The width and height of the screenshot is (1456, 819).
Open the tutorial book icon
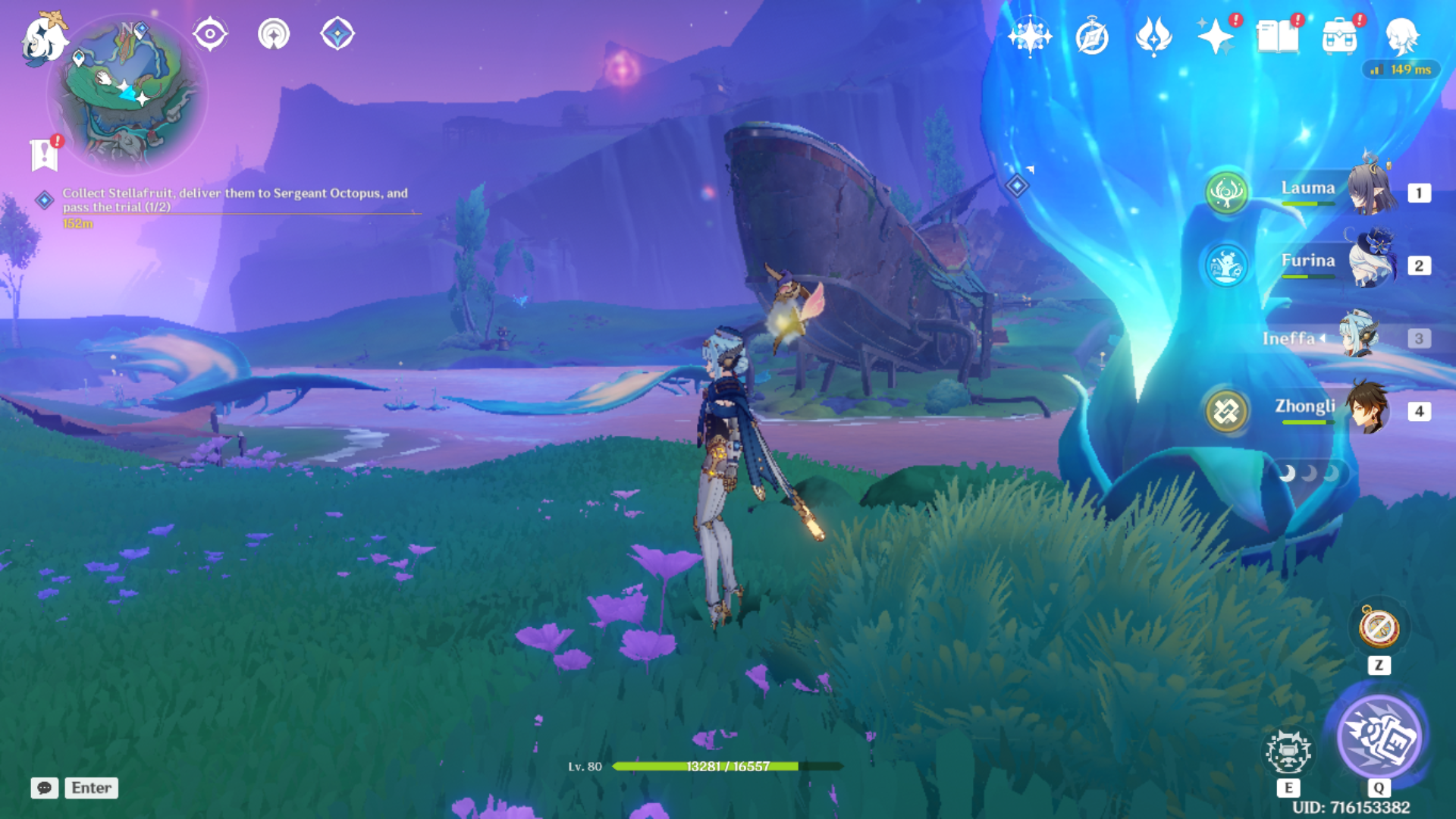pos(1277,36)
